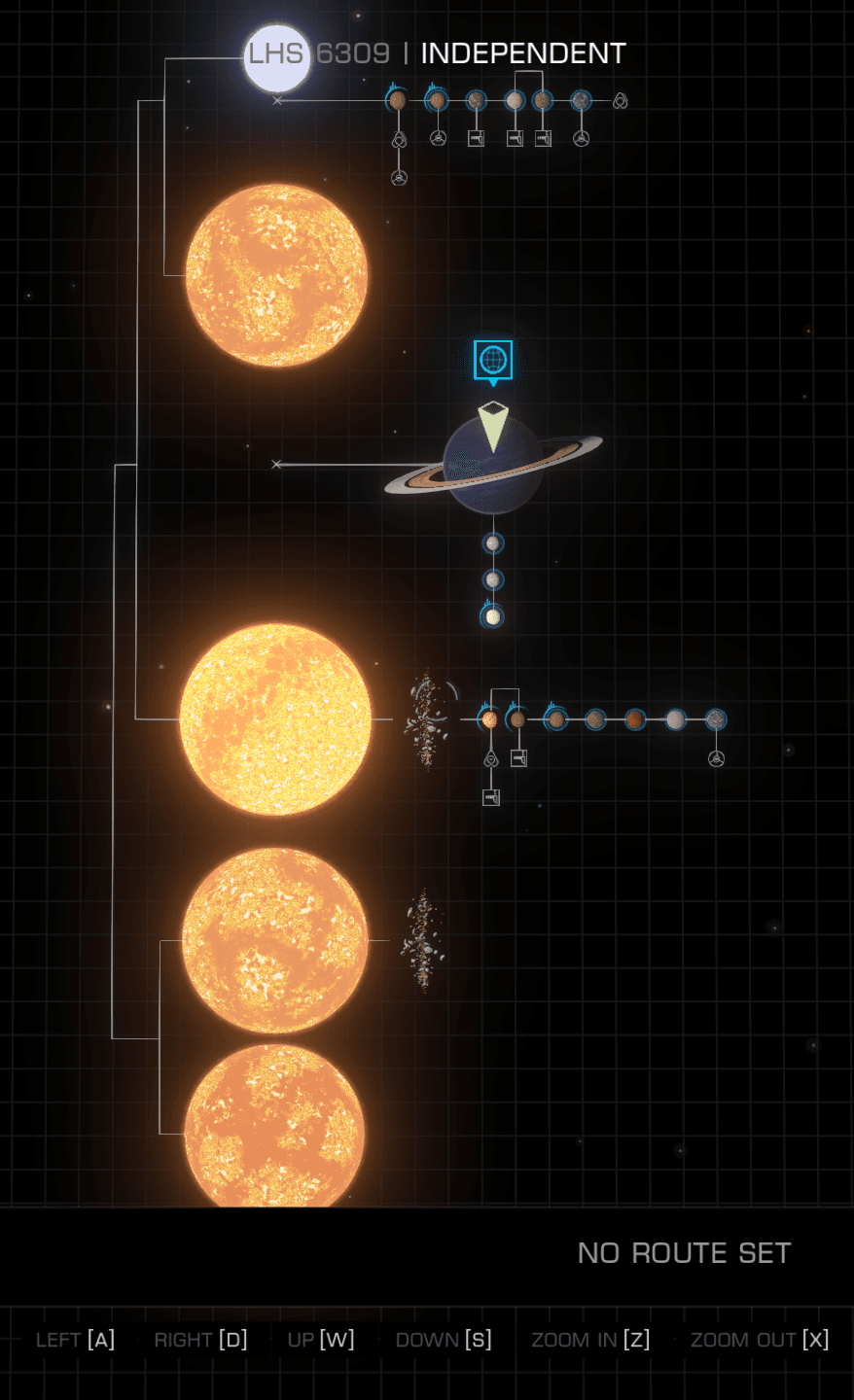Click the station icon ending the upper planet row

[x=621, y=100]
